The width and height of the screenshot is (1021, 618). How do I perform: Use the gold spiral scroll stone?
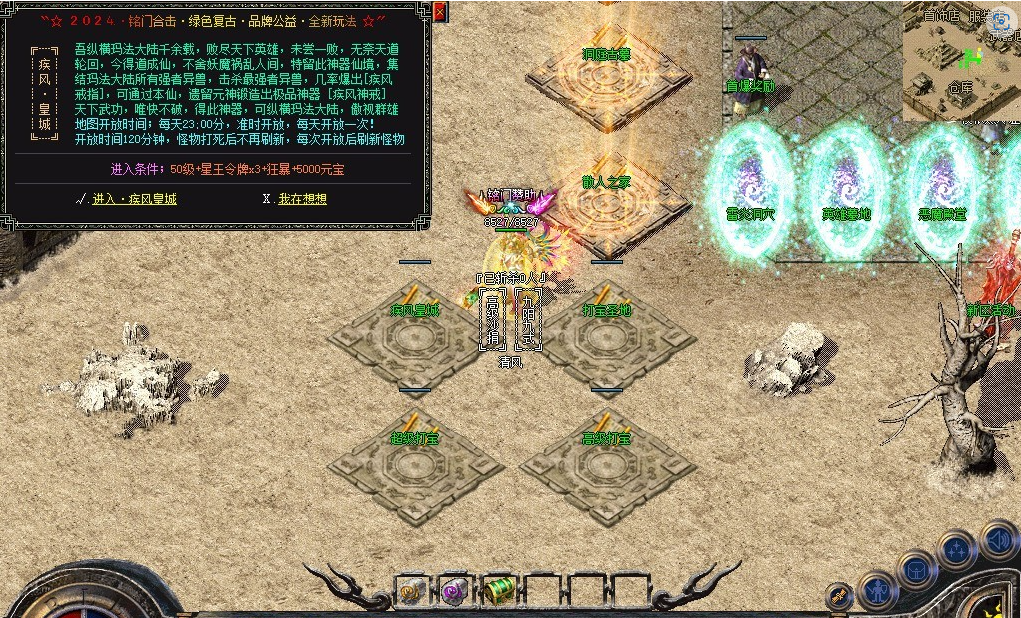(411, 591)
